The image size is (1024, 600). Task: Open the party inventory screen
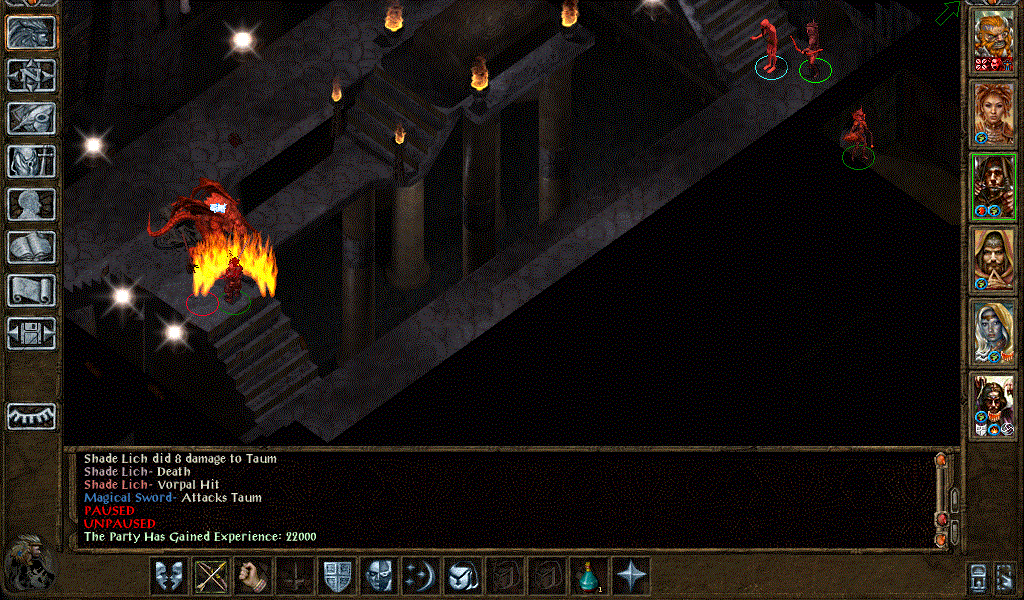point(31,161)
